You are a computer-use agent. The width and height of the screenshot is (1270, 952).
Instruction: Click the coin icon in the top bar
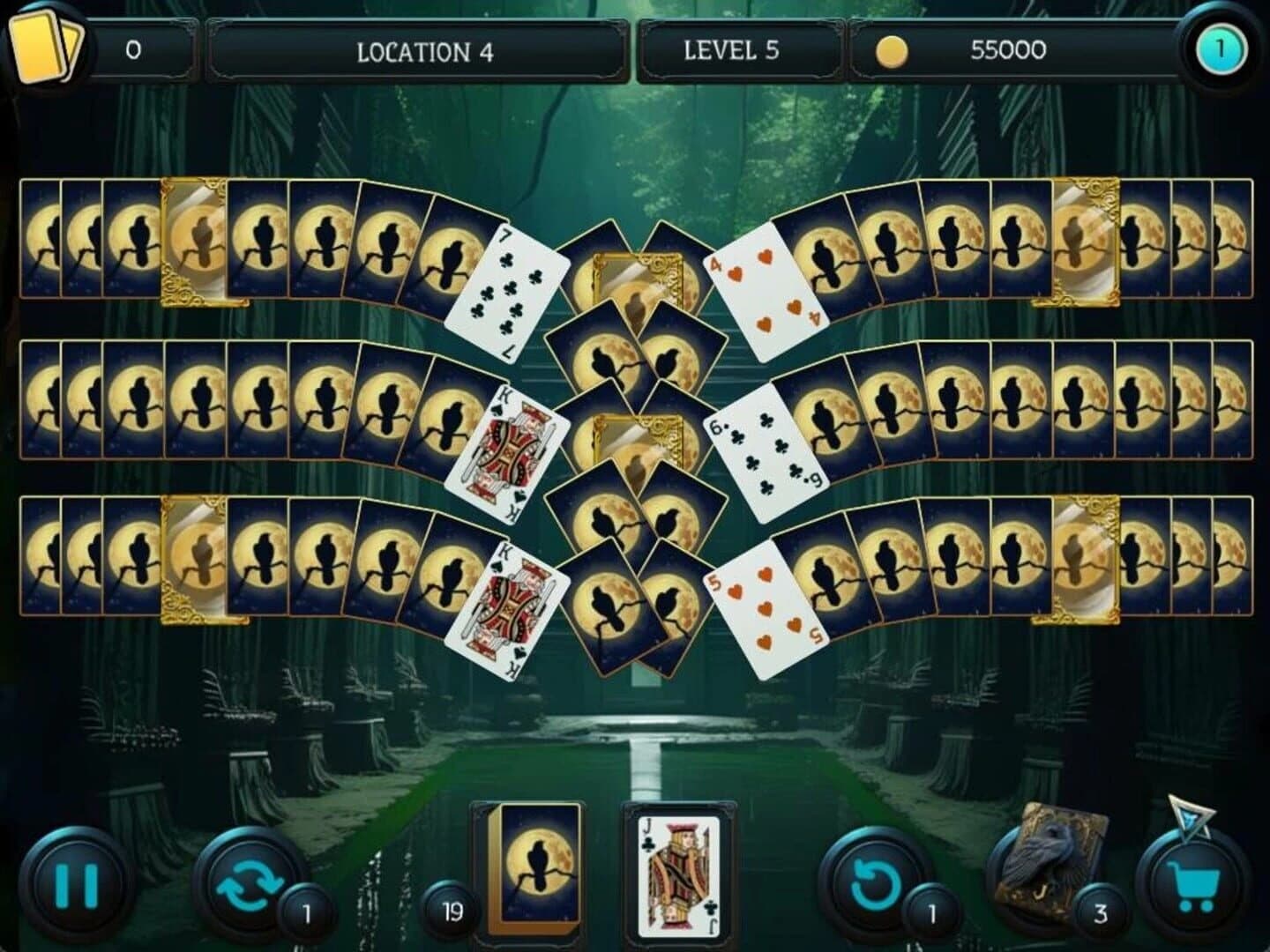[x=893, y=50]
